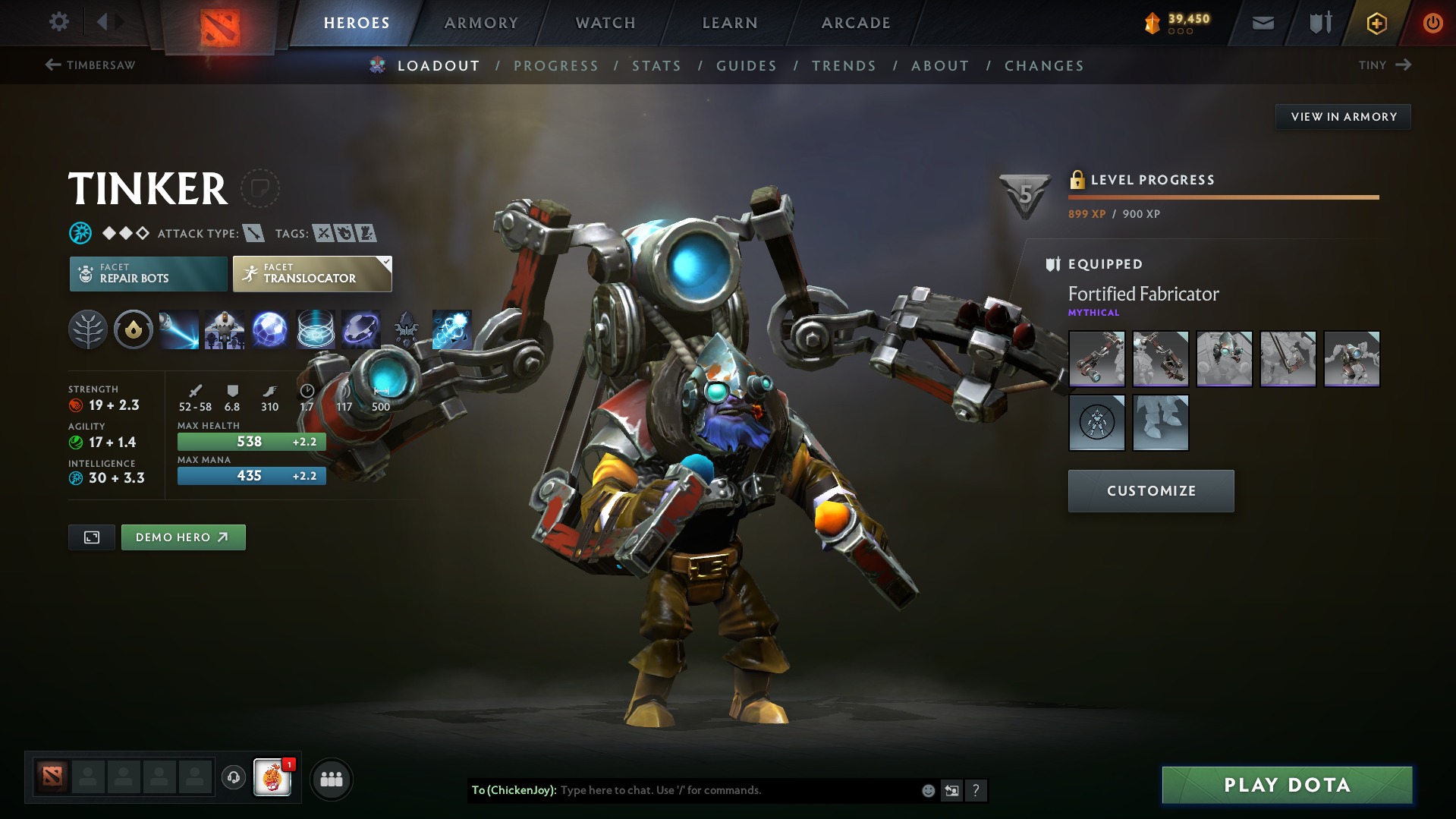This screenshot has width=1456, height=819.
Task: Select the Rearm ability icon
Action: [x=360, y=329]
